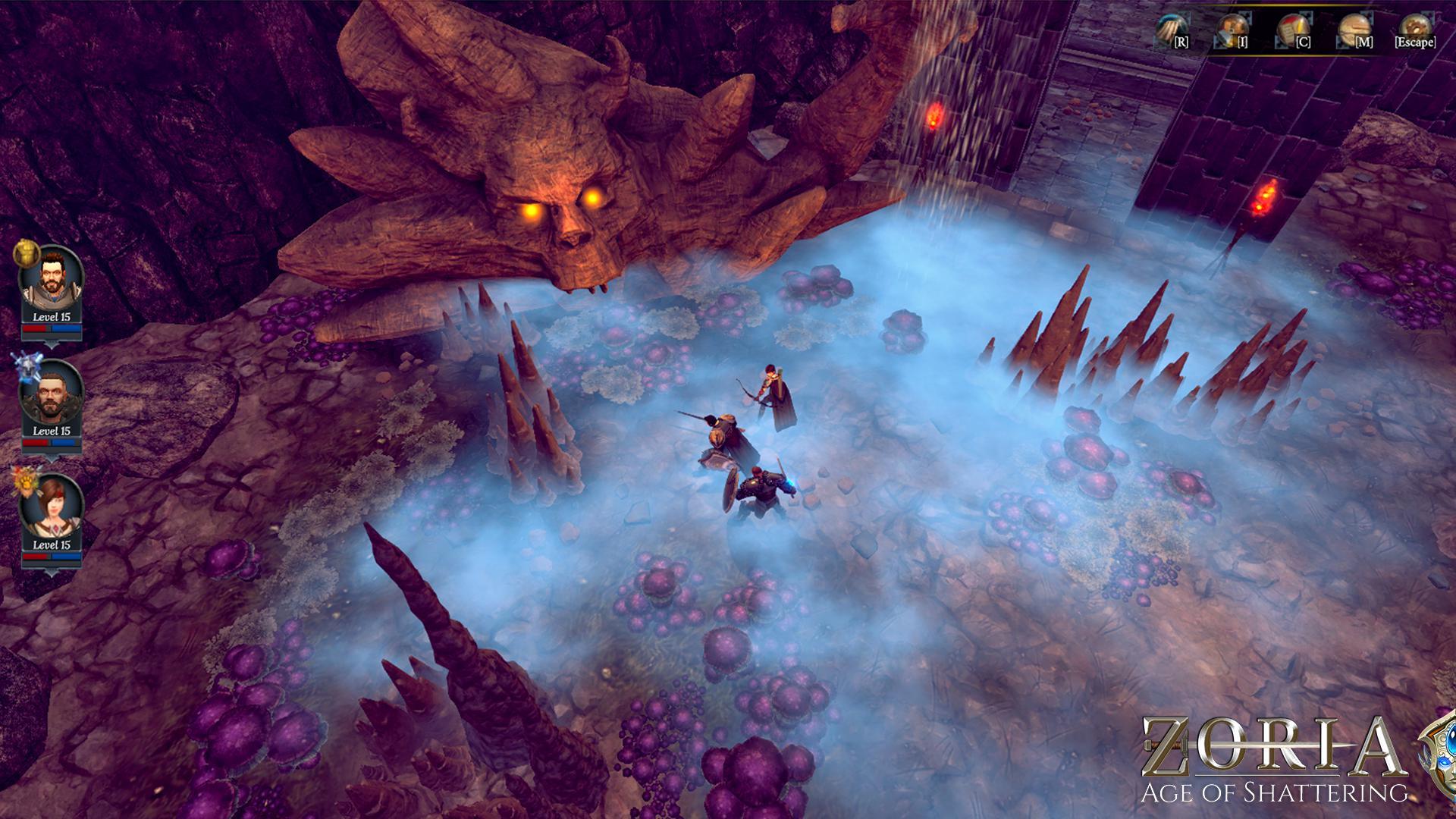Expand the chevron under the second portrait

click(52, 457)
